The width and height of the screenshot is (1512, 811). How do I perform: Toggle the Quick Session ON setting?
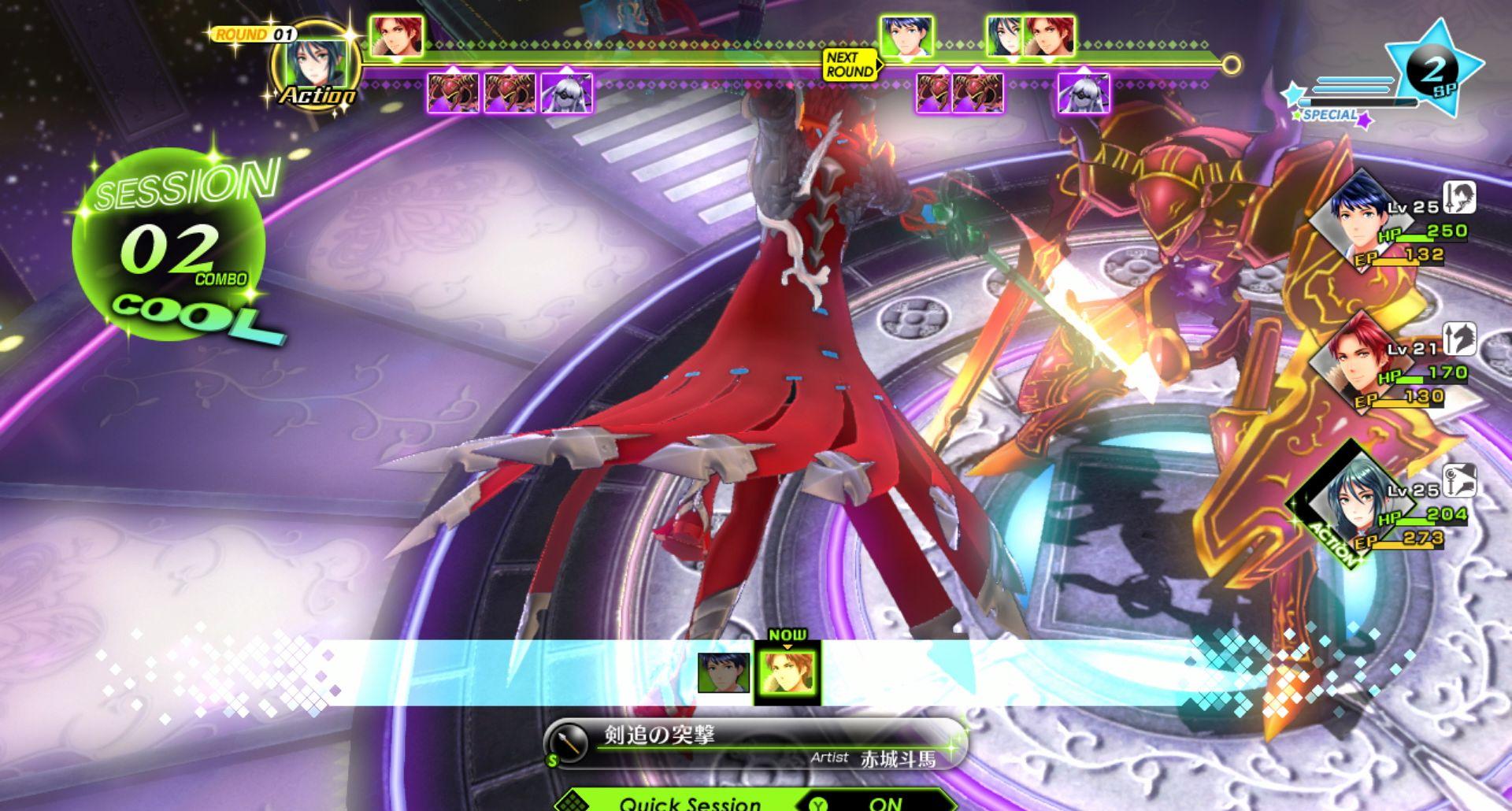[x=885, y=802]
